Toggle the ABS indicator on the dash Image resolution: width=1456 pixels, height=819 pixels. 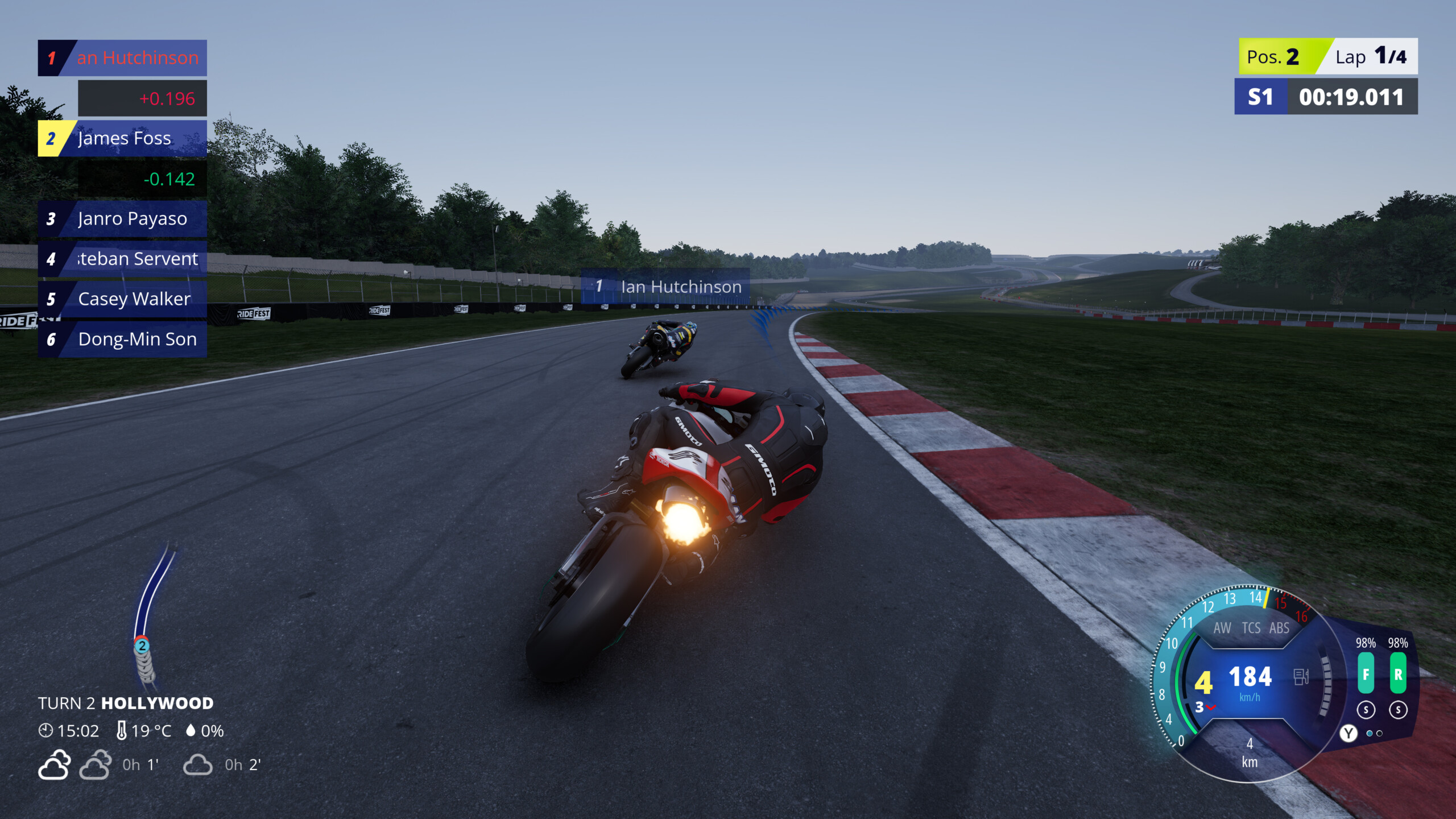tap(1280, 628)
